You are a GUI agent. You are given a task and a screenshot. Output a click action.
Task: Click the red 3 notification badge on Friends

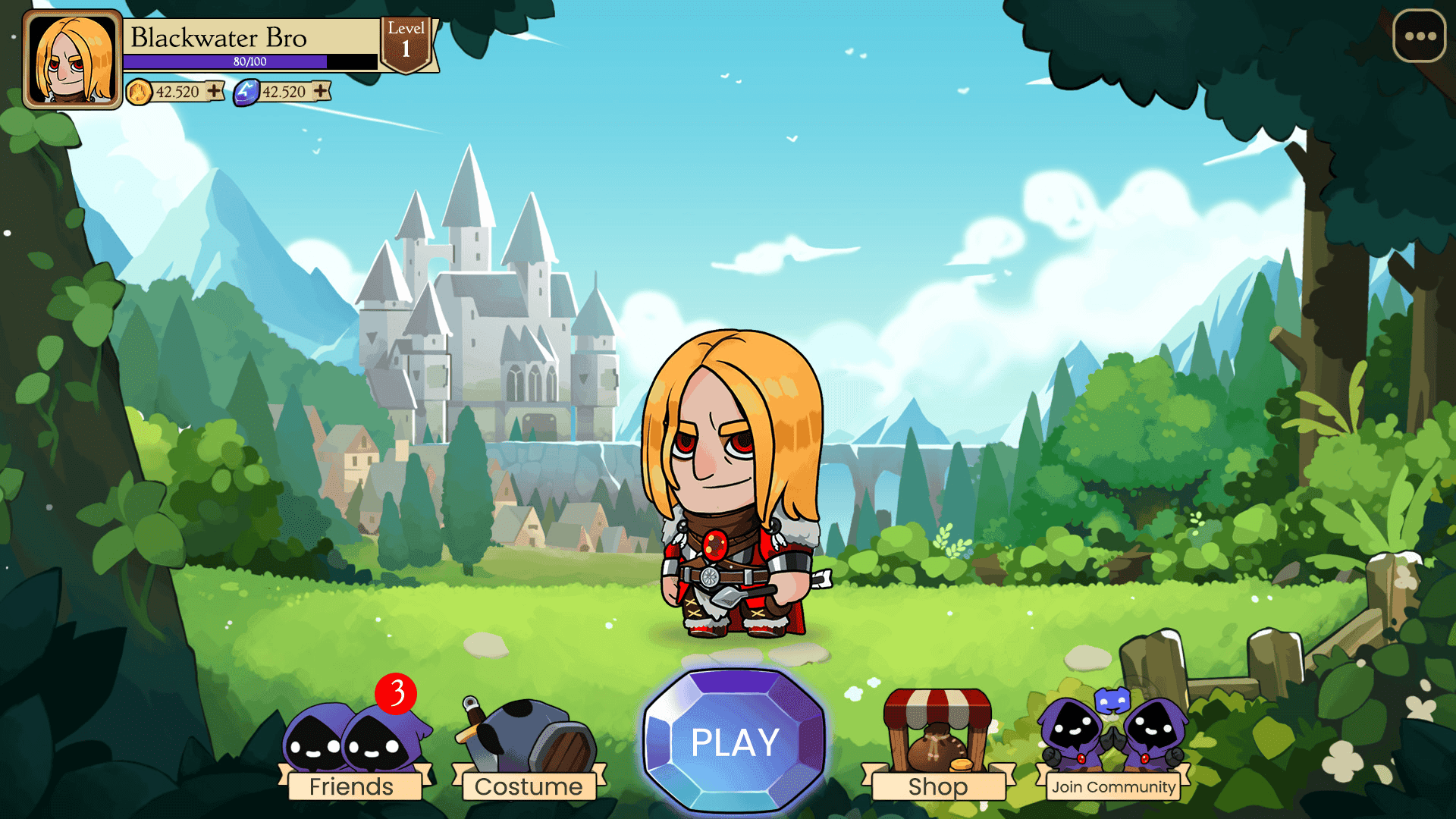tap(396, 692)
